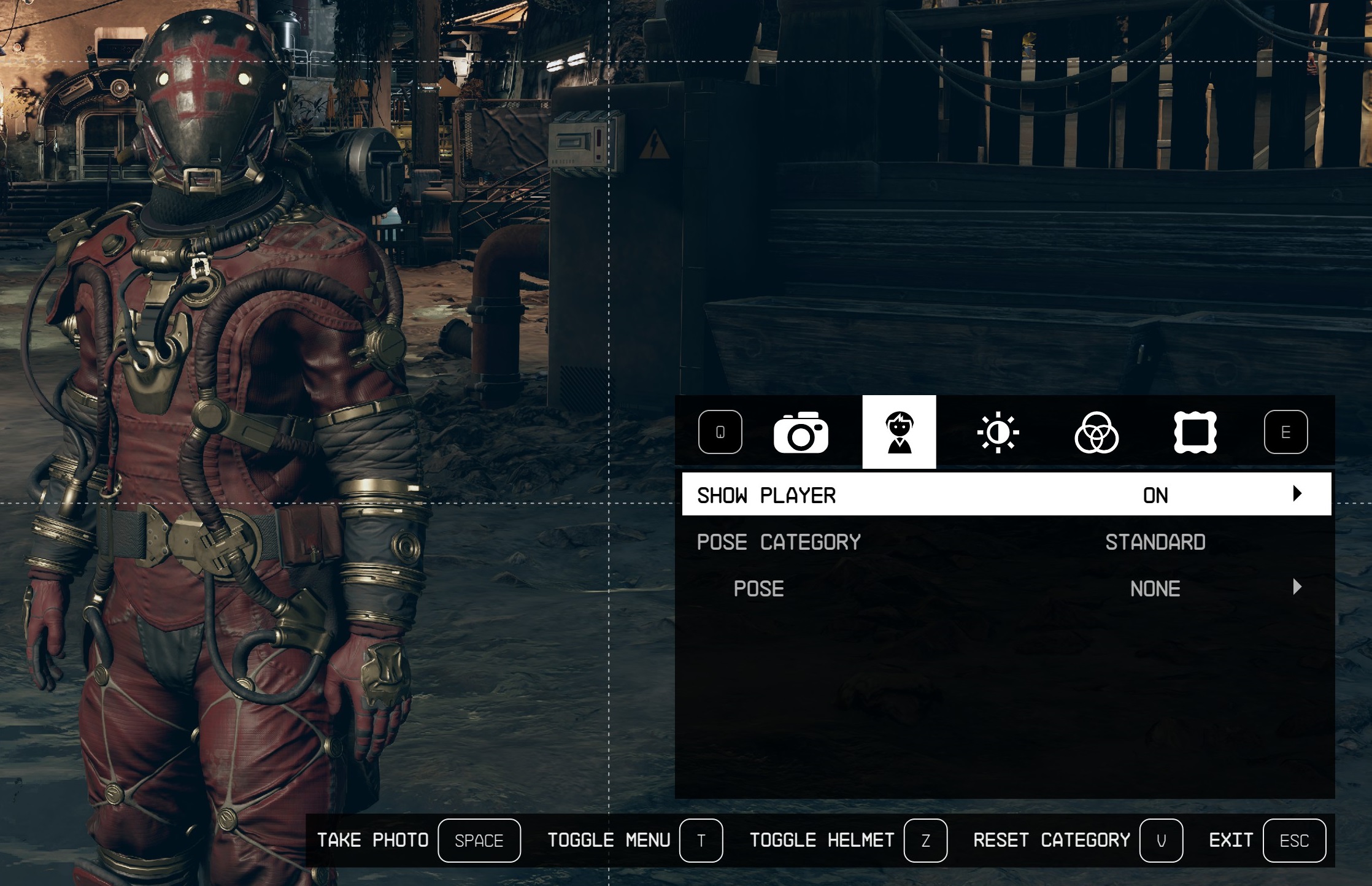Screen dimensions: 1372x886
Task: Open the brightness and lighting tab
Action: [998, 433]
